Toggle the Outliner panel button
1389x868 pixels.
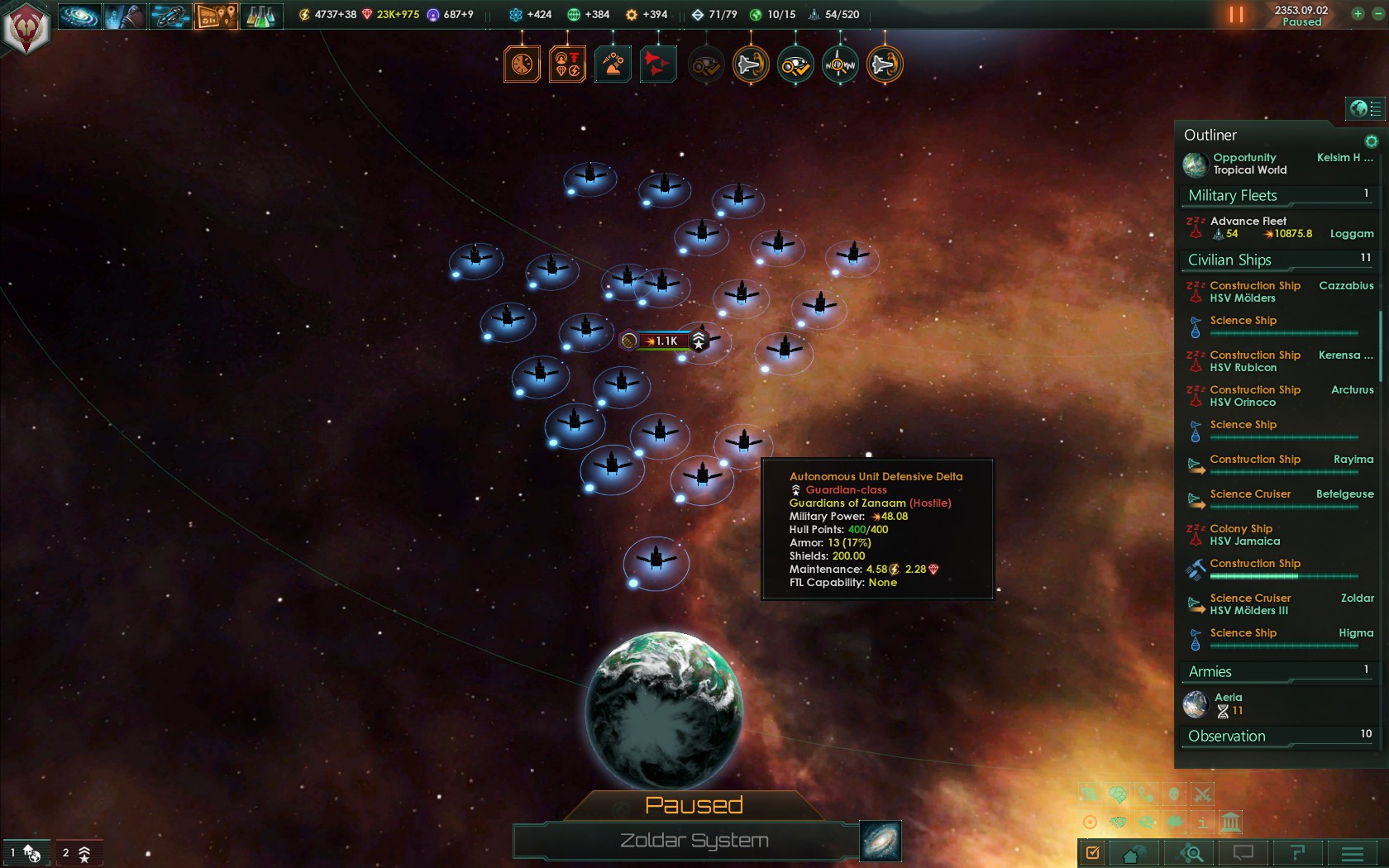[1365, 108]
